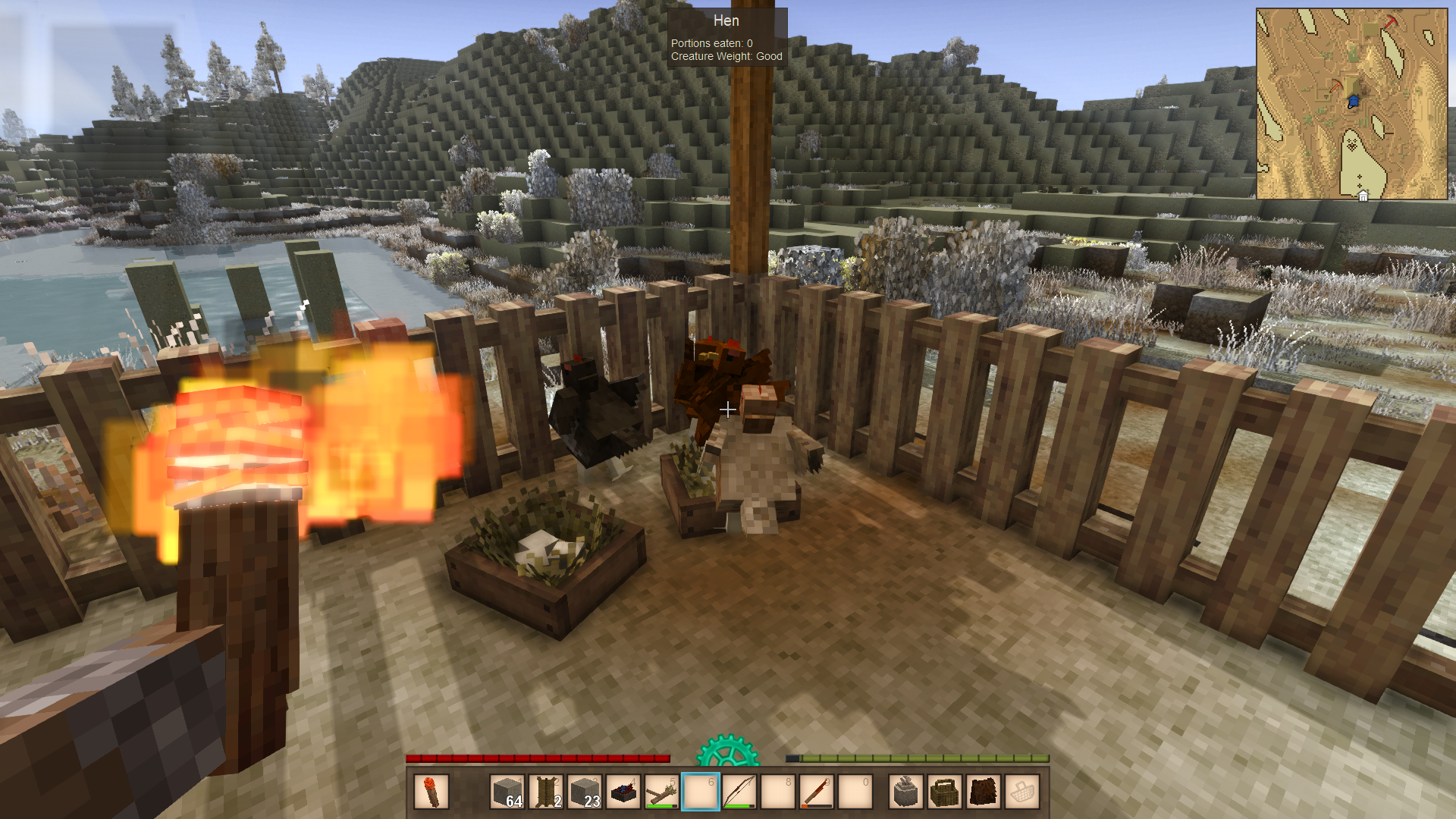The width and height of the screenshot is (1456, 819).
Task: Click the empty faded basket bag slot
Action: pyautogui.click(x=1022, y=792)
